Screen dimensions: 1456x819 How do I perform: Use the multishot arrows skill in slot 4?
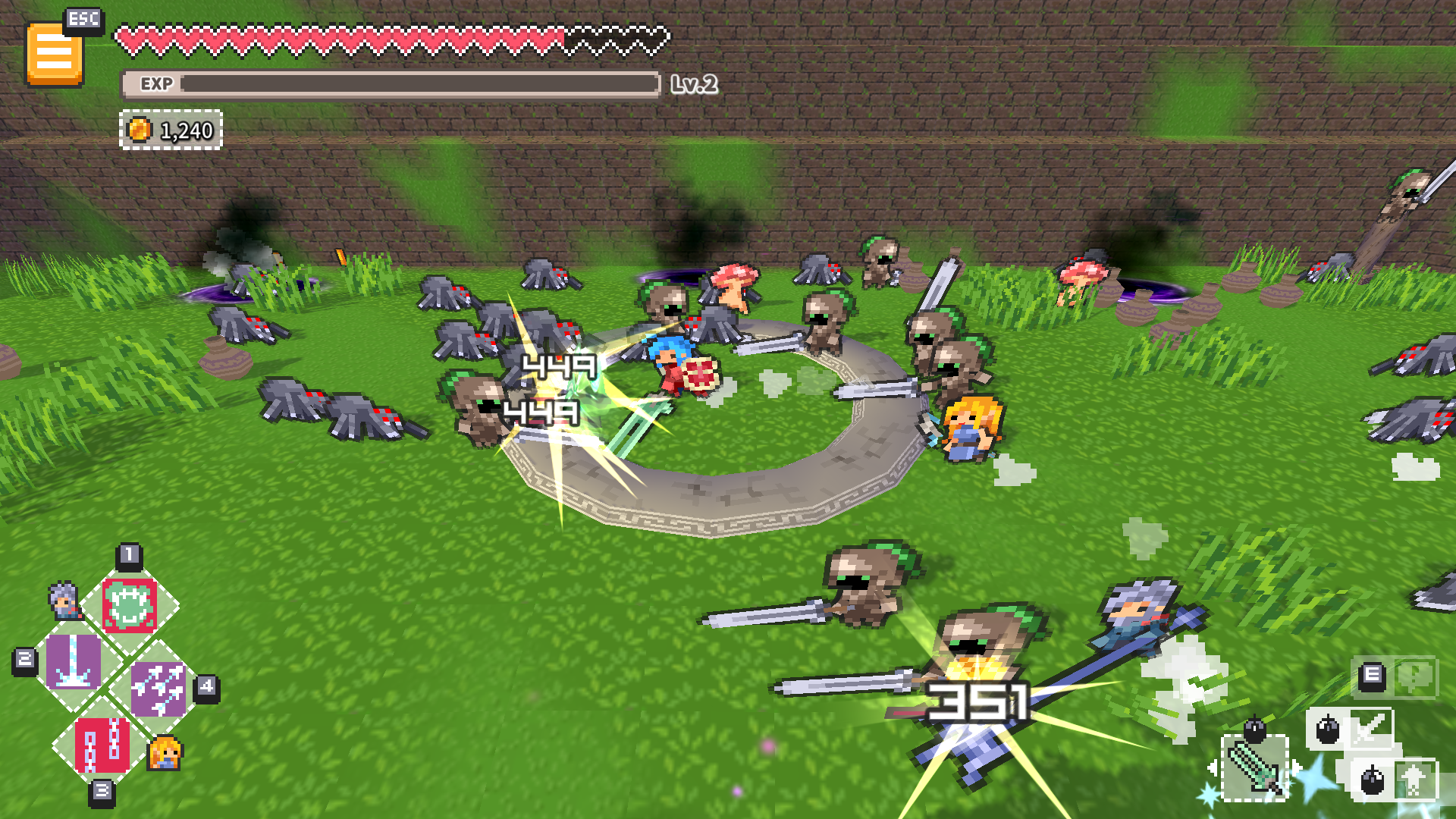(x=160, y=689)
